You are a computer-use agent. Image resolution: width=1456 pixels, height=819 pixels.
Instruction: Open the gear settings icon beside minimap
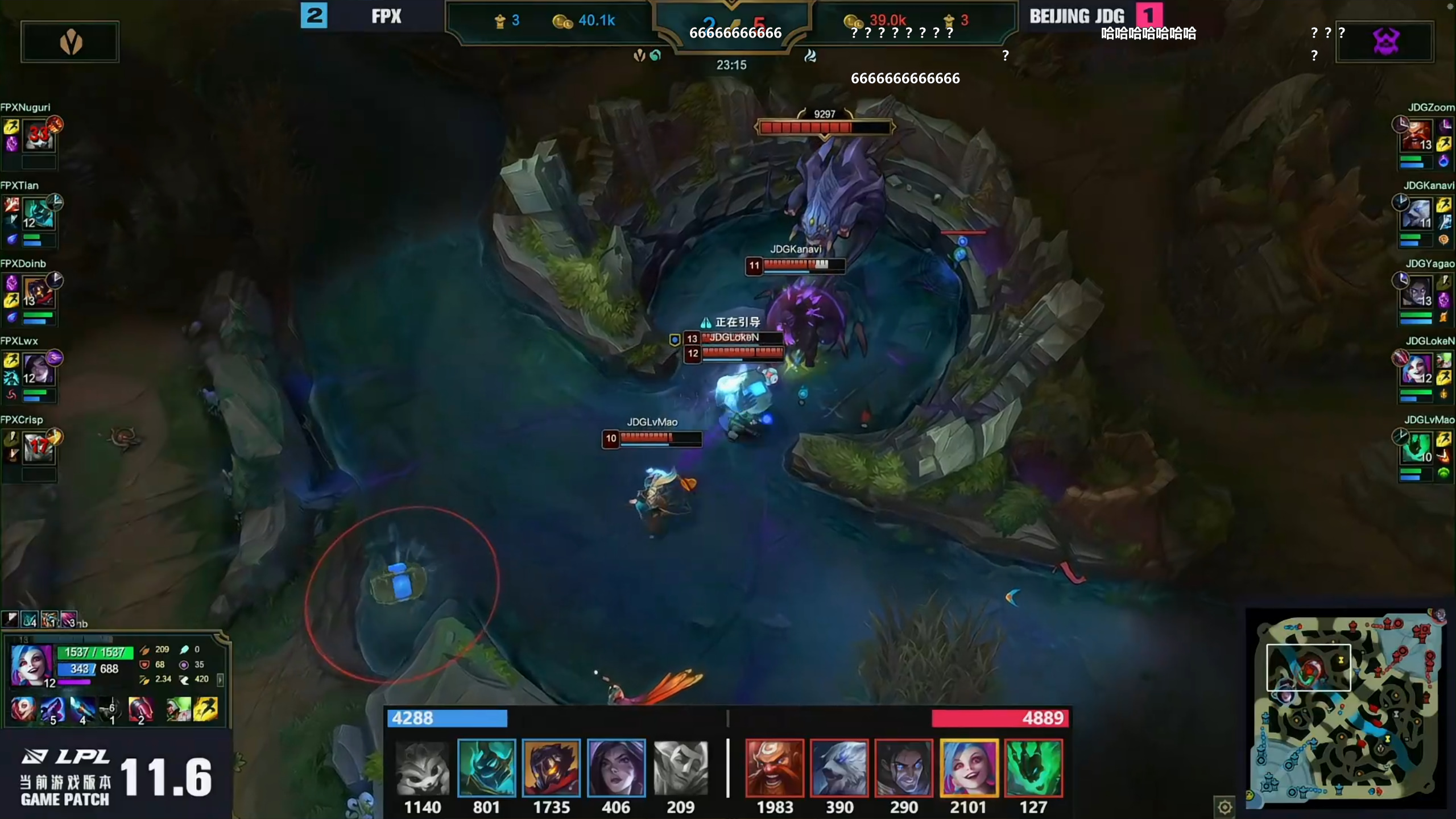pos(1225,806)
